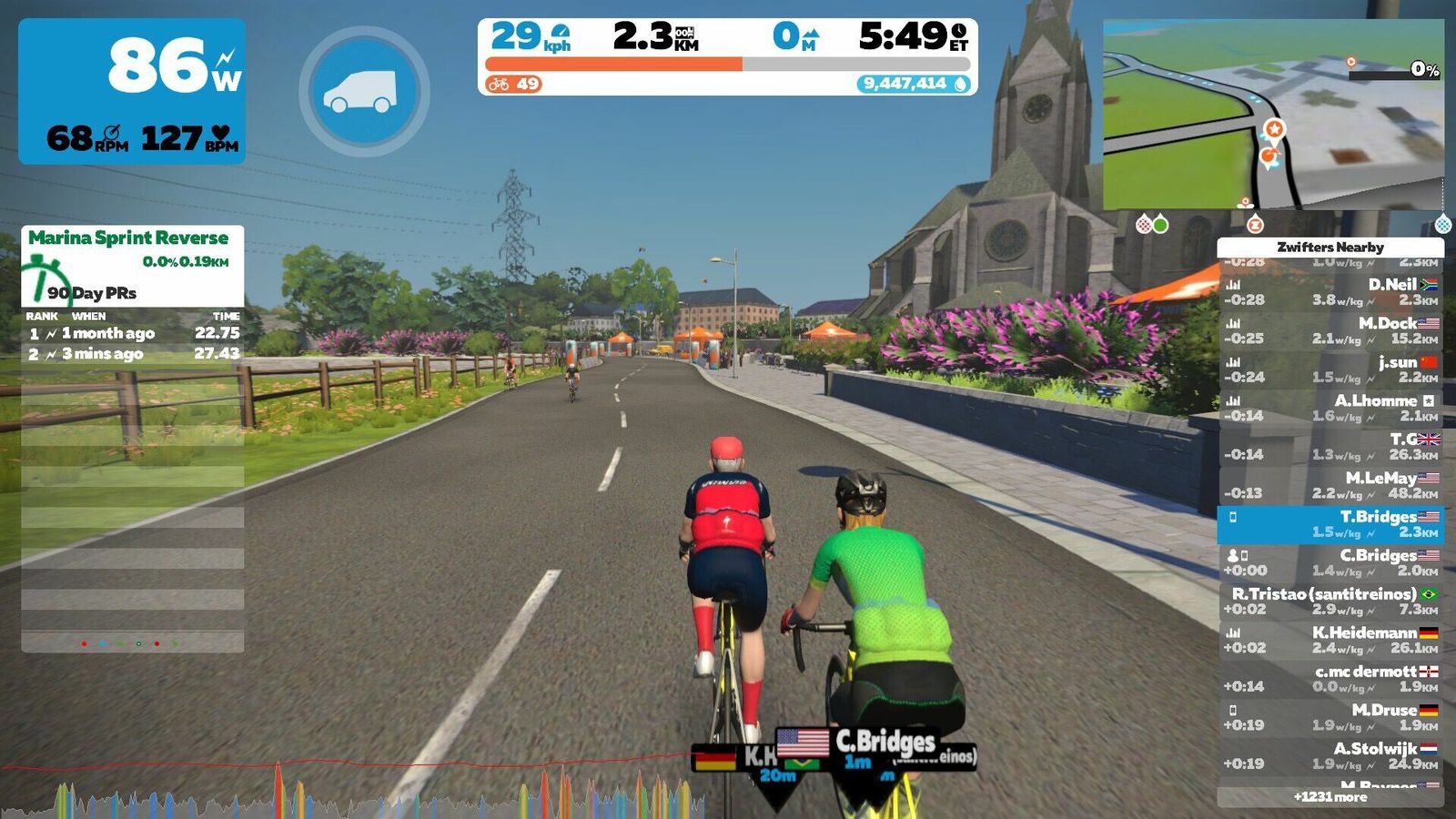Choose C.Bridges in nearby list
This screenshot has height=819, width=1456.
pos(1330,562)
